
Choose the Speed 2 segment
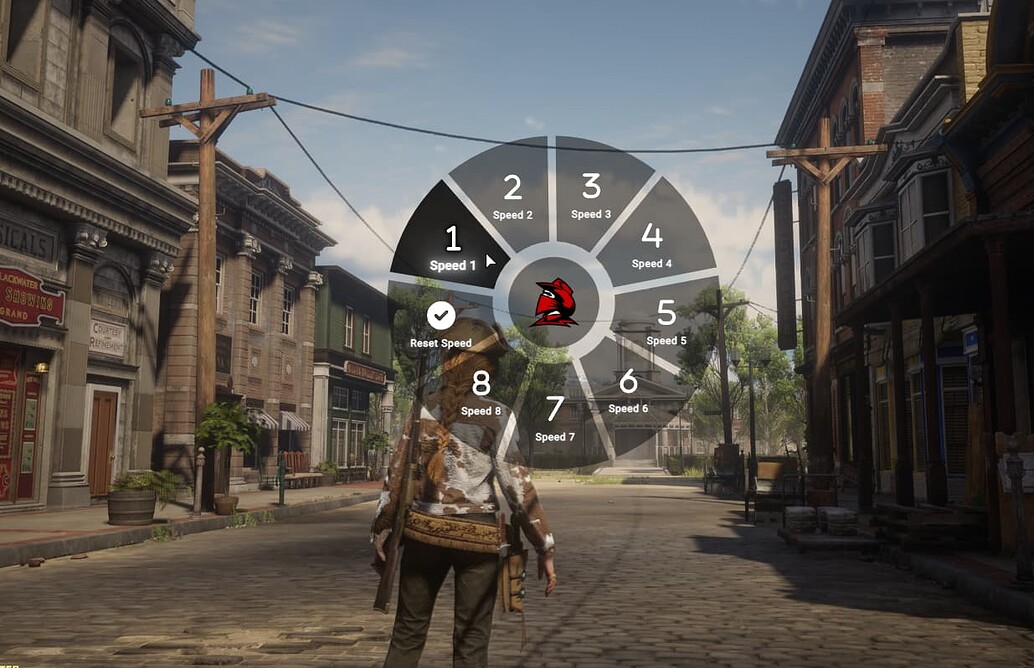click(x=512, y=195)
